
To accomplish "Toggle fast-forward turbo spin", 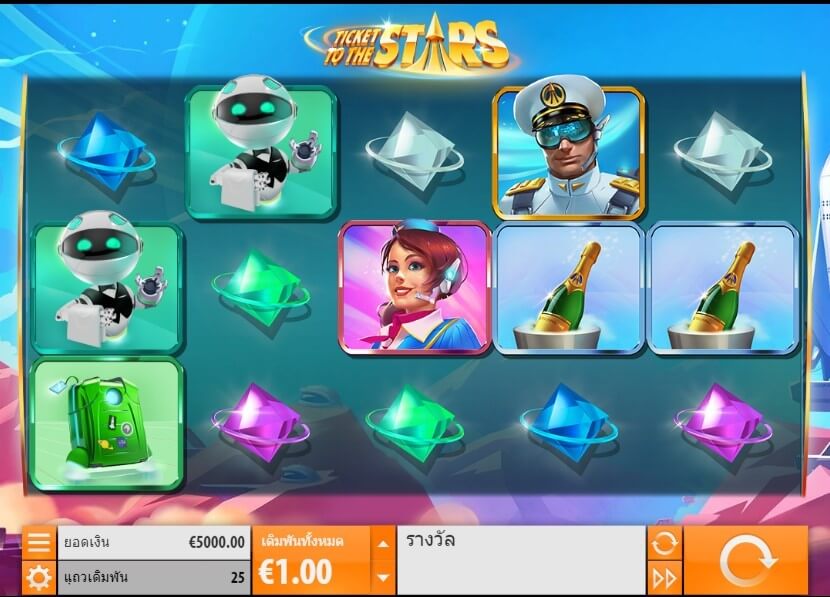I will [664, 577].
